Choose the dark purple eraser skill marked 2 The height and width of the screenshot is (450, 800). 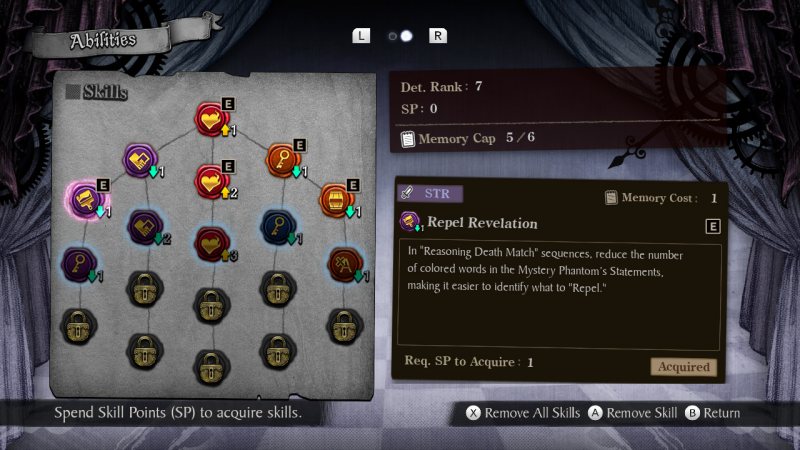145,226
